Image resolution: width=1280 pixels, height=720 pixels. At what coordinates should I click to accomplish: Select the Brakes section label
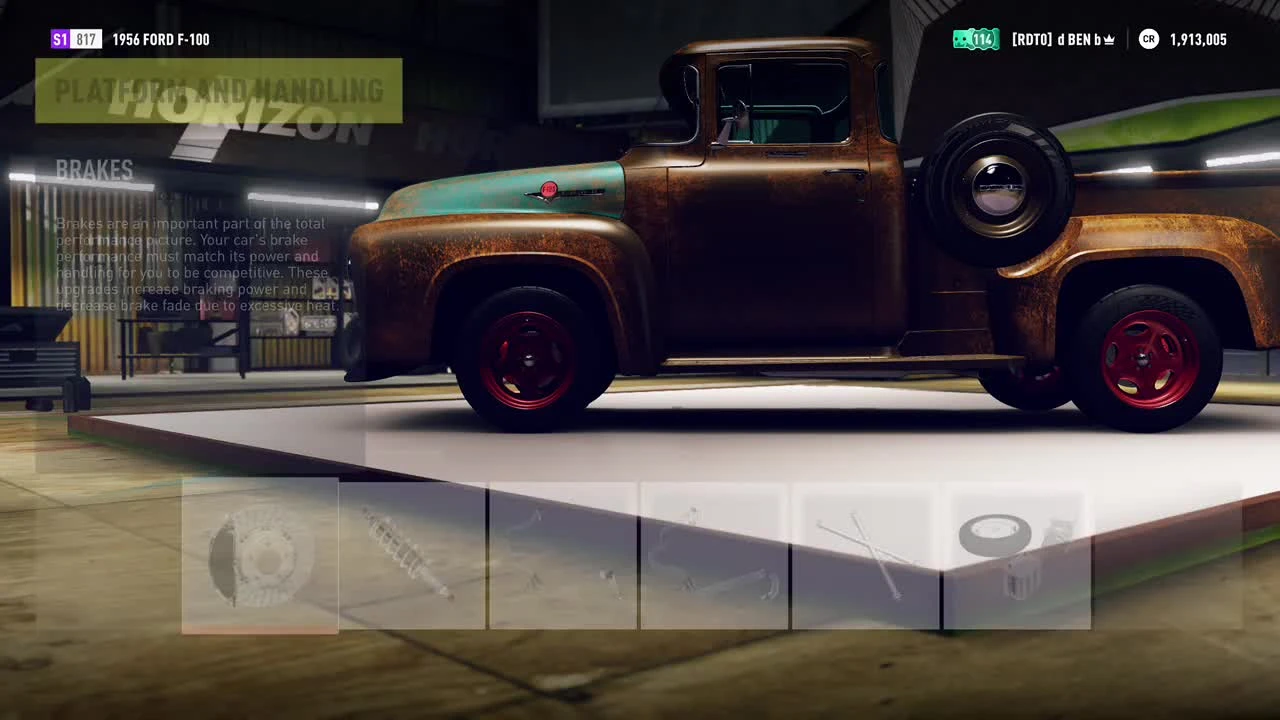(95, 170)
